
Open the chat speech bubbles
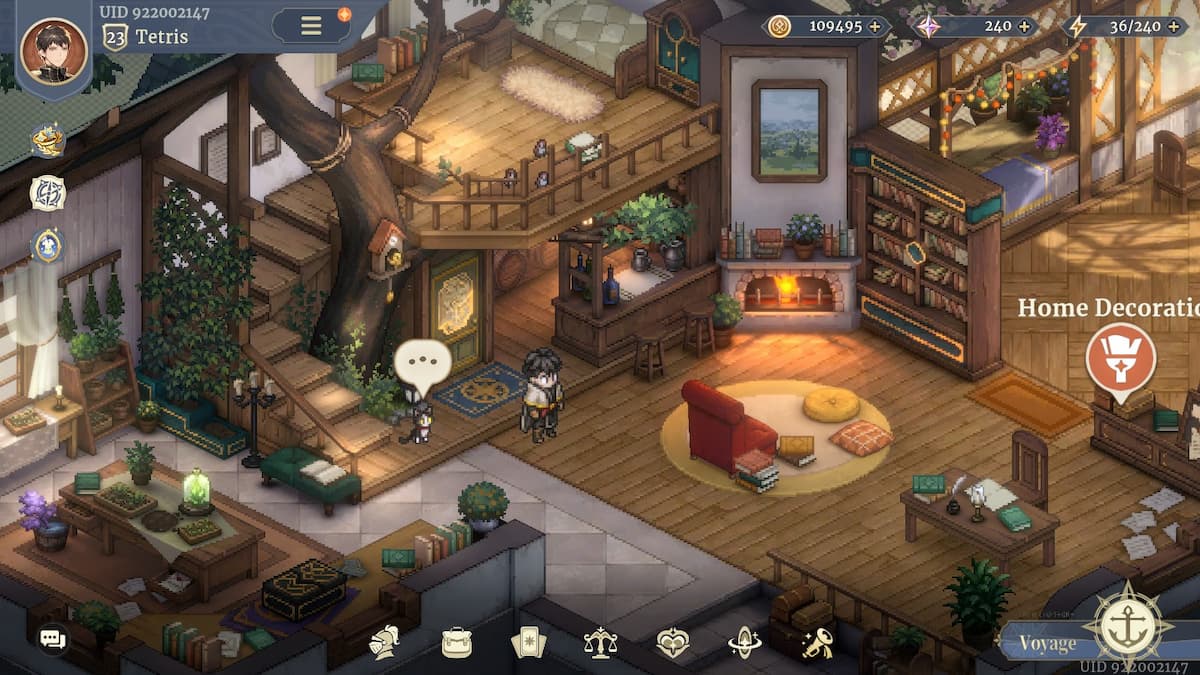pos(52,638)
